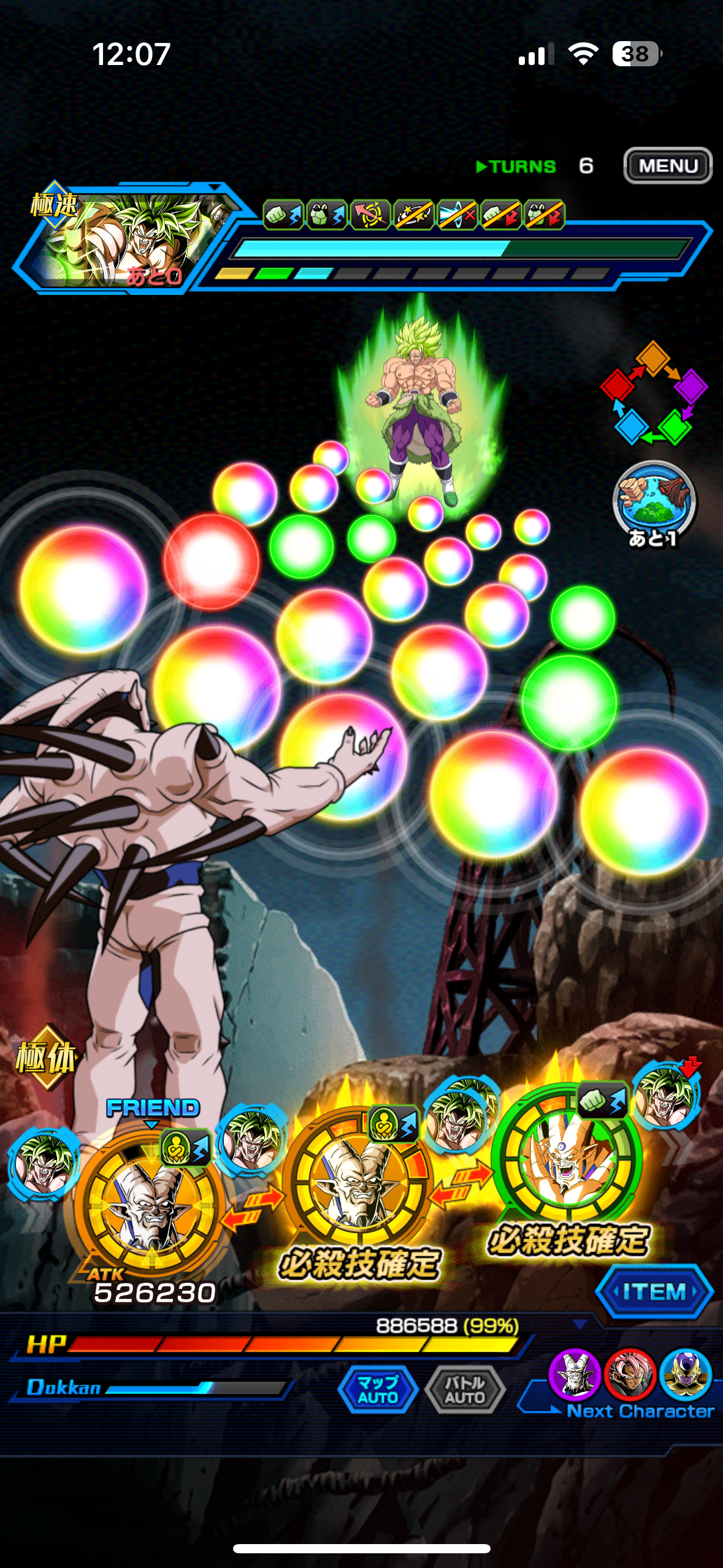
Task: View the Golden Frieza next character icon
Action: [685, 1373]
